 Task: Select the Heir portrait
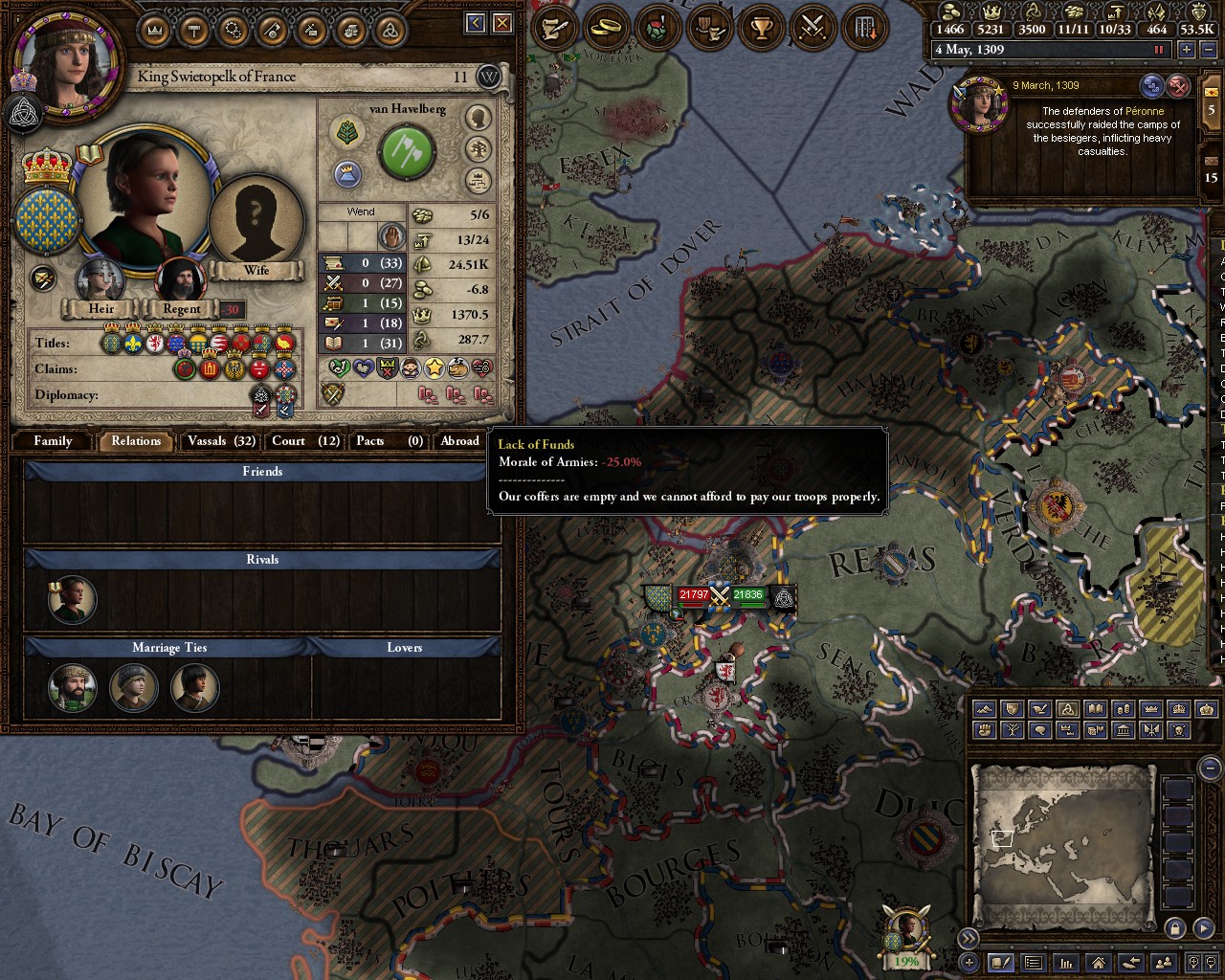pyautogui.click(x=100, y=281)
